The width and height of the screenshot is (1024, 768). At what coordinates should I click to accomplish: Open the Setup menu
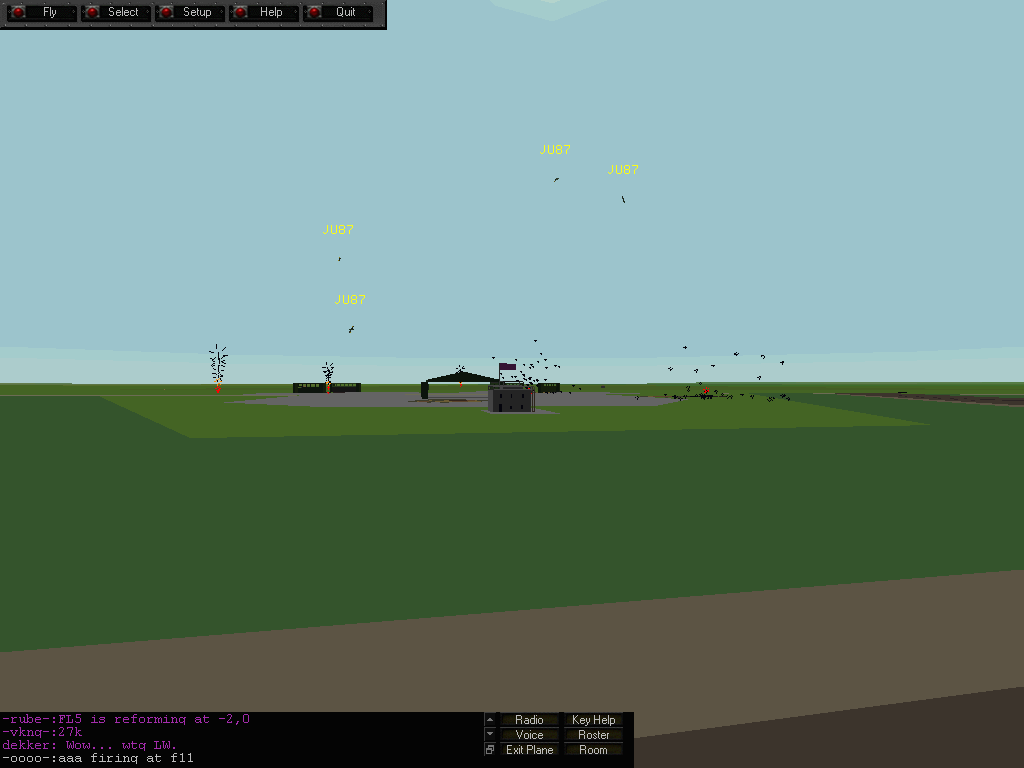[x=189, y=12]
